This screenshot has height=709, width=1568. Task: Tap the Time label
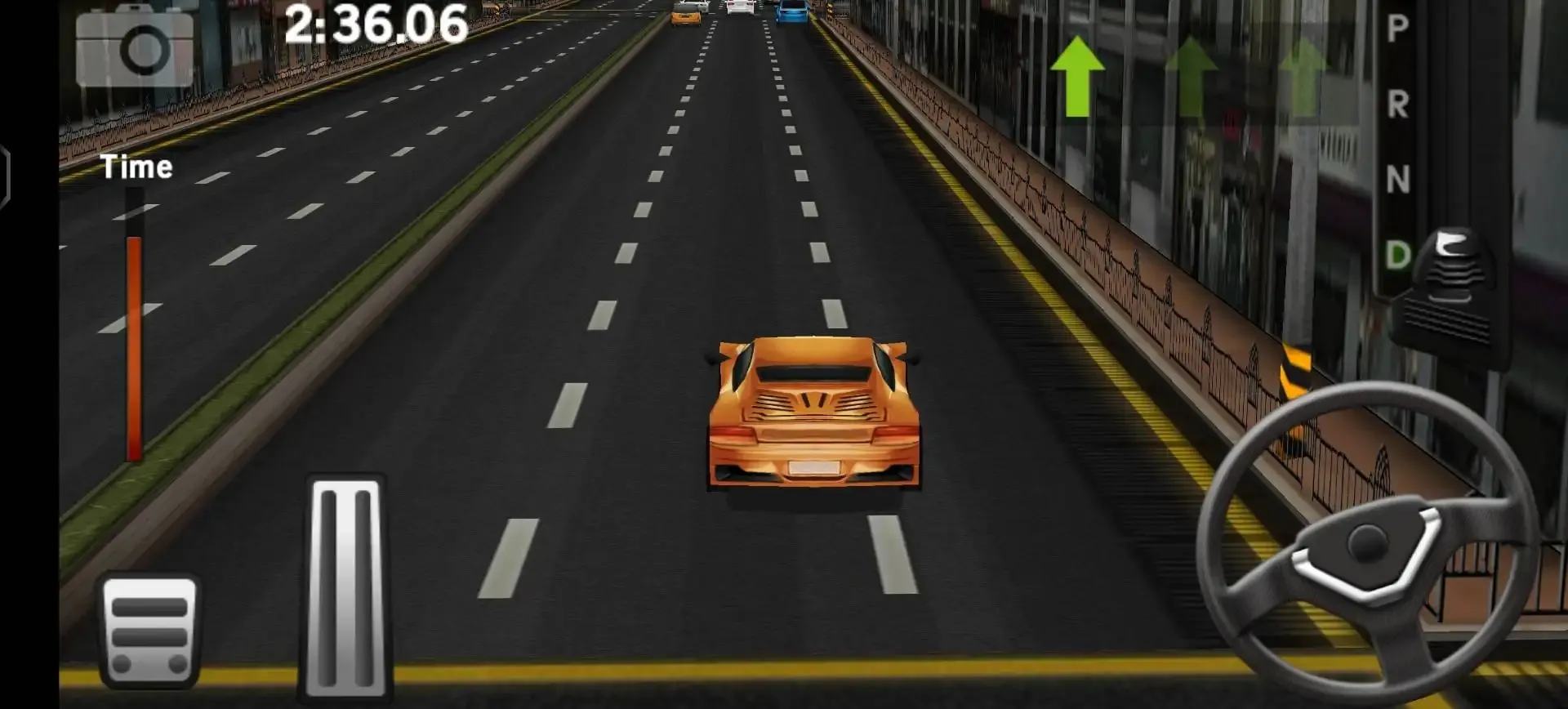tap(137, 167)
